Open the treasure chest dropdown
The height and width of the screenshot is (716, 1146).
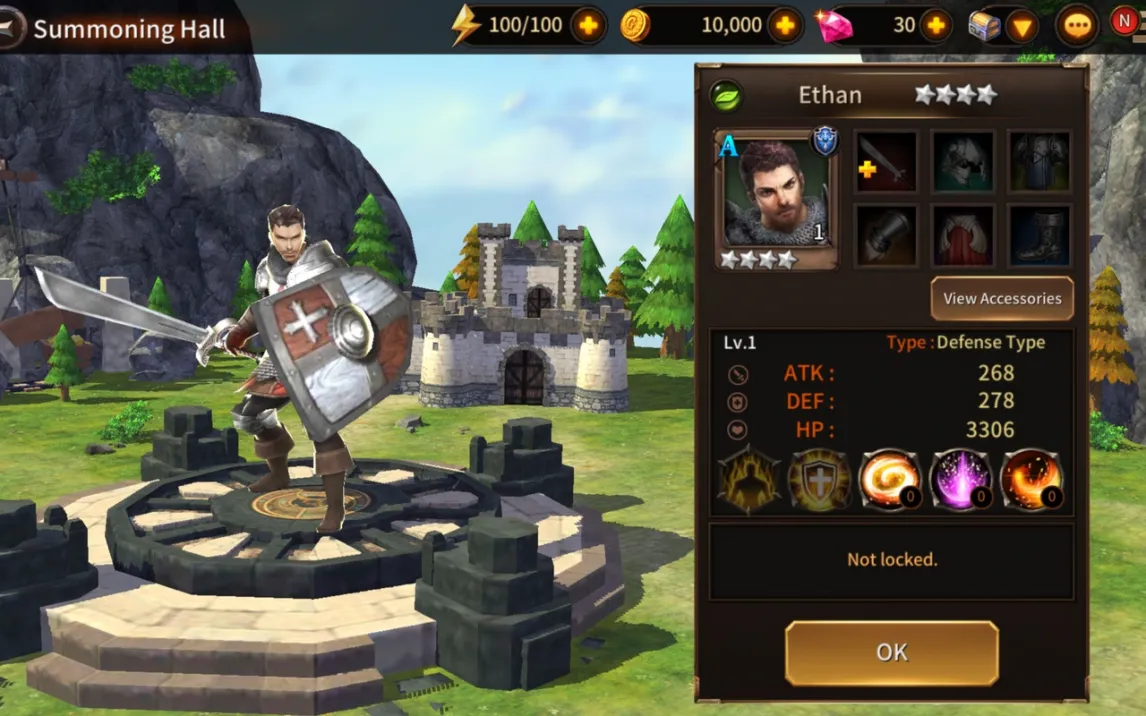click(x=1021, y=27)
